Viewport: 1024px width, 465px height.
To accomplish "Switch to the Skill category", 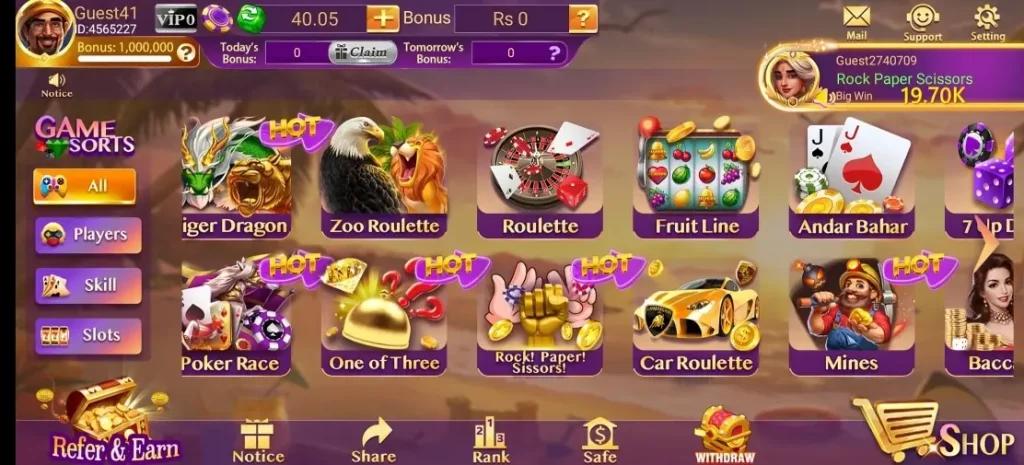I will tap(89, 285).
